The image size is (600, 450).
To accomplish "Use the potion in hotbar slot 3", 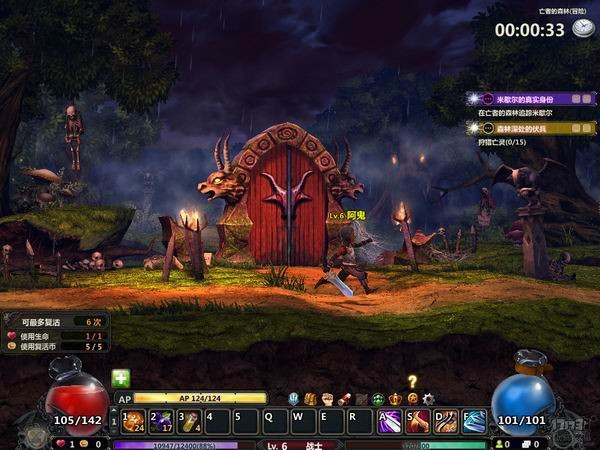I will pyautogui.click(x=188, y=421).
